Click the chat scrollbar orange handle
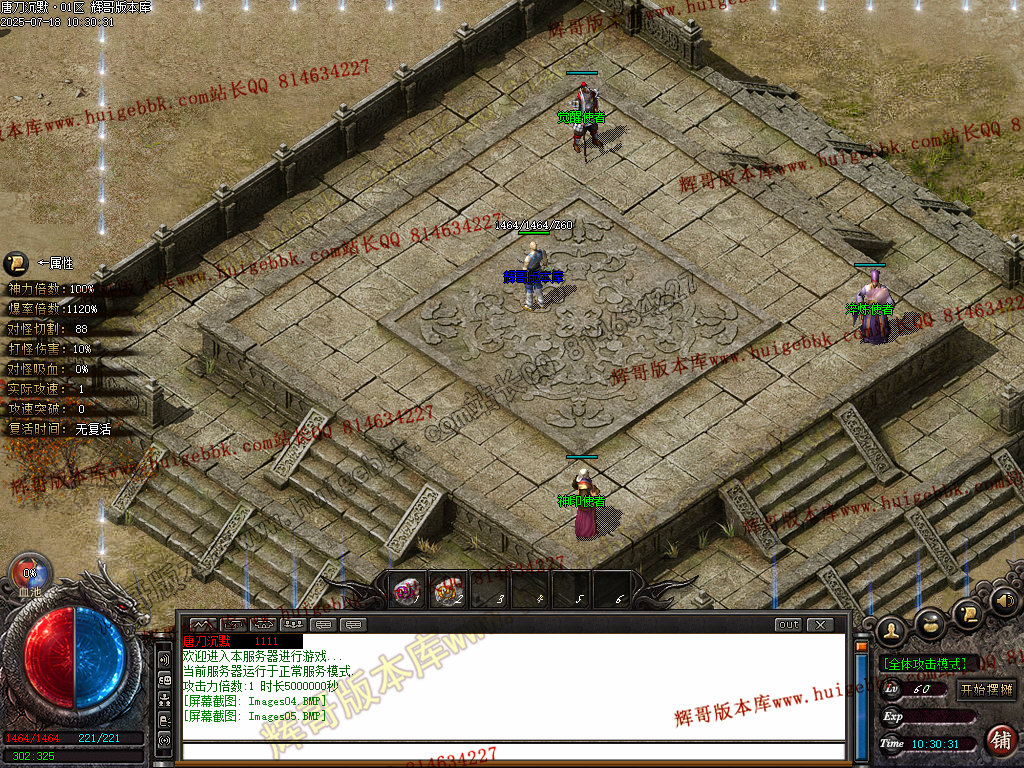The height and width of the screenshot is (768, 1024). 860,647
